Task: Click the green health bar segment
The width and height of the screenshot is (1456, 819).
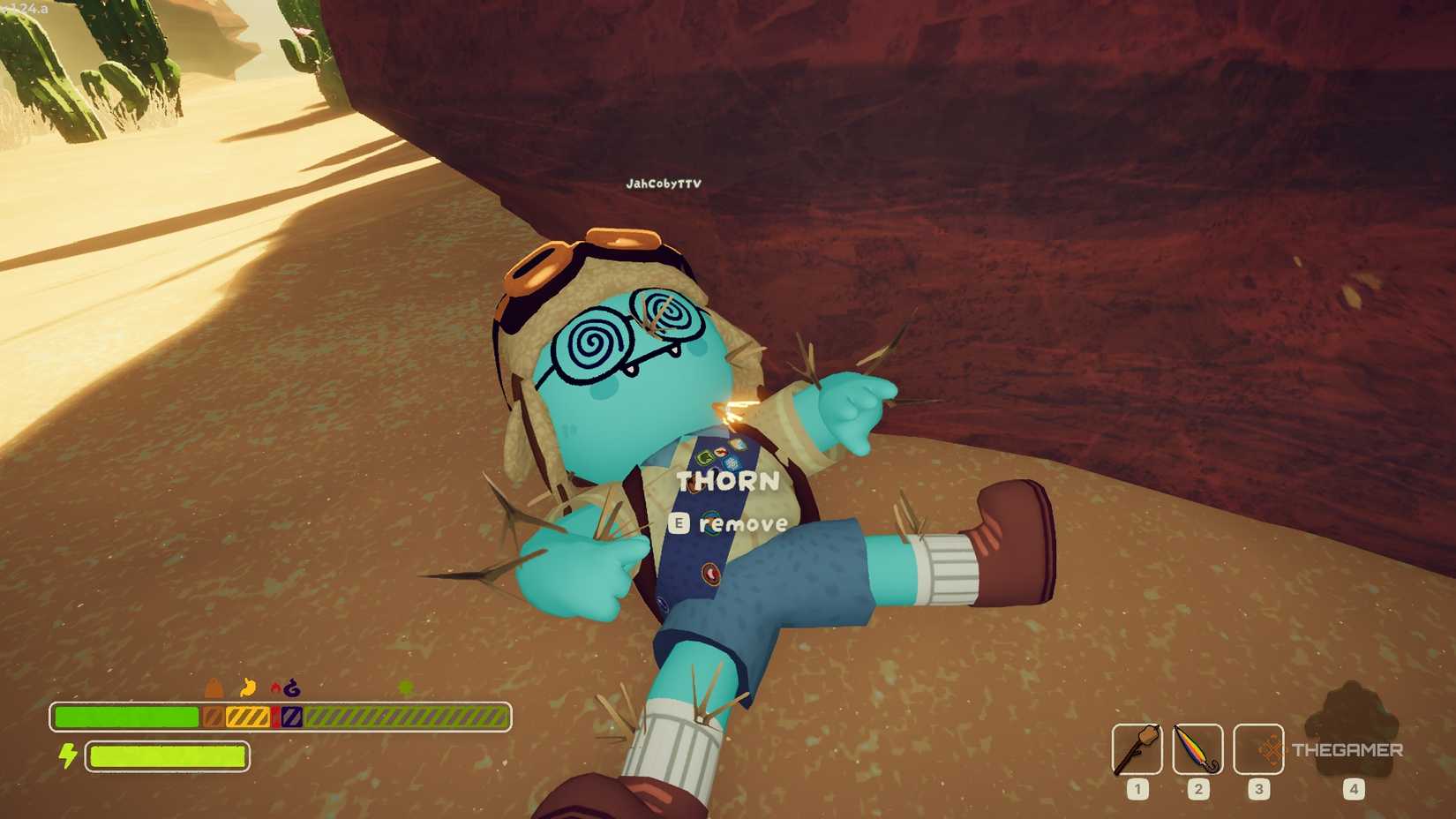Action: (128, 715)
